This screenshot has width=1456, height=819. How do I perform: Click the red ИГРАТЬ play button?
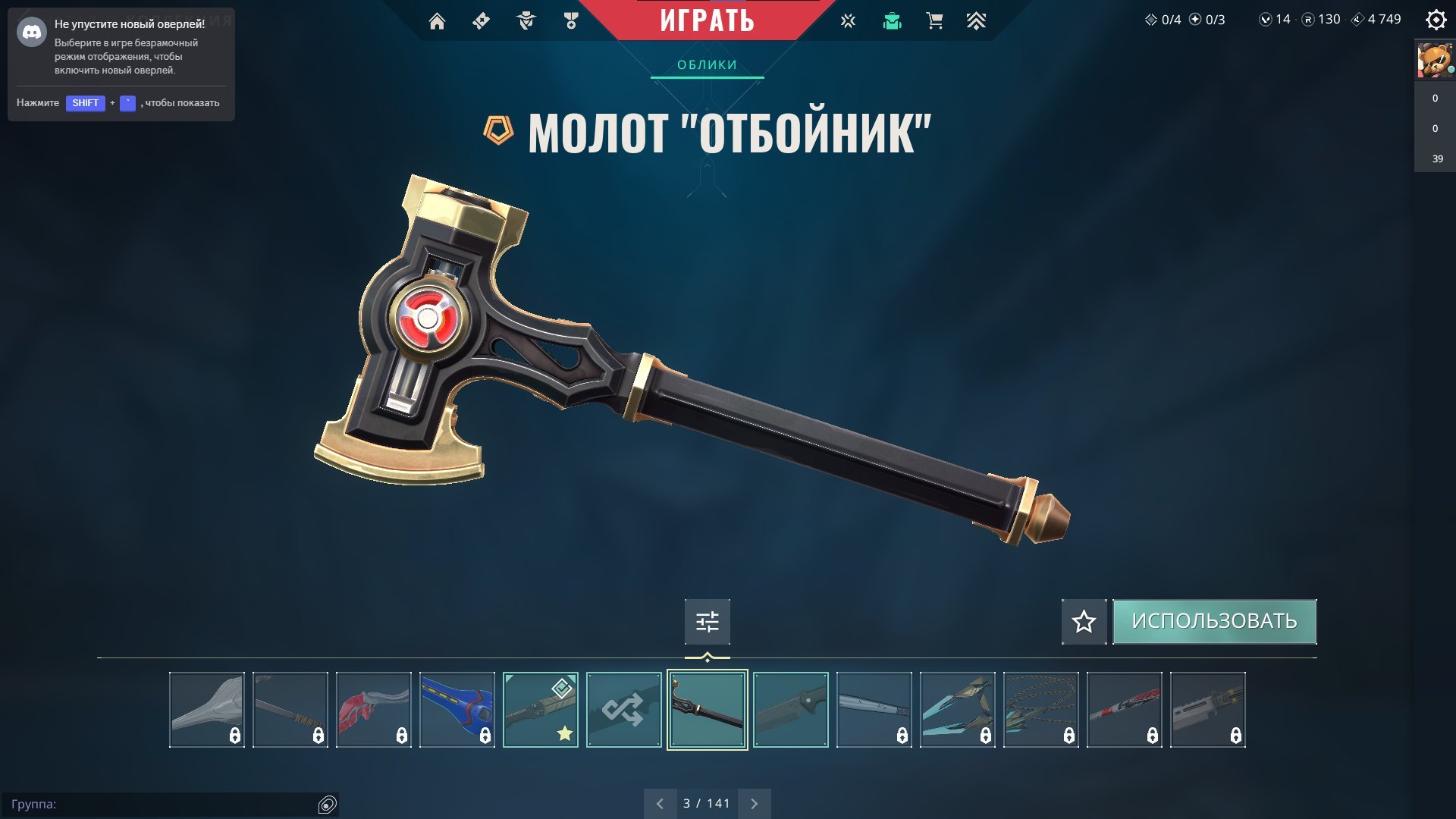coord(707,20)
